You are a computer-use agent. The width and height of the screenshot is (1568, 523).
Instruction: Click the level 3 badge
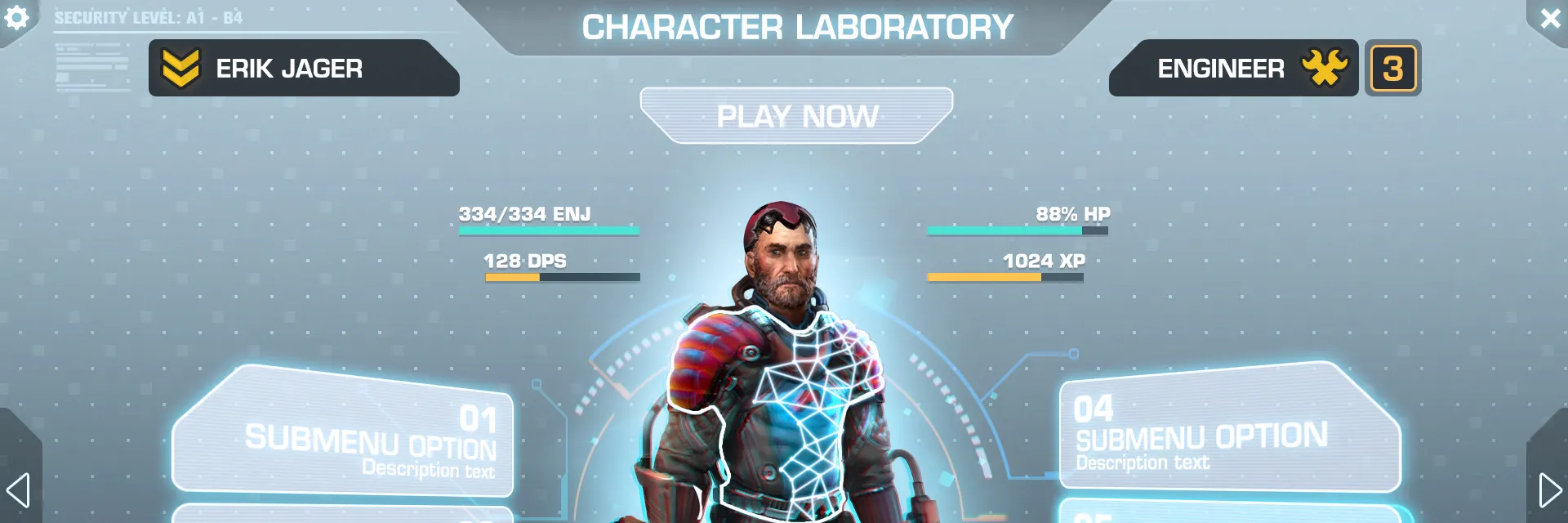click(1392, 69)
